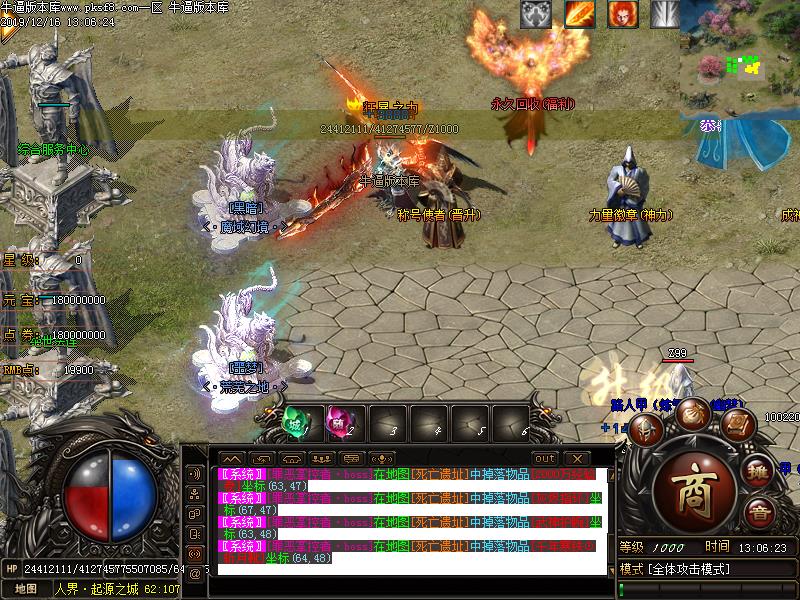Viewport: 800px width, 600px height.
Task: Select the grey winged figure buff icon
Action: tap(536, 14)
